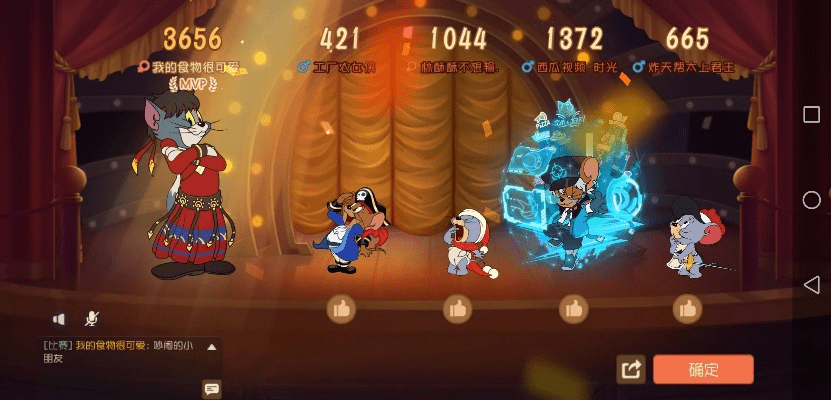This screenshot has width=831, height=400.
Task: Tap the Android back triangle button
Action: (x=811, y=285)
